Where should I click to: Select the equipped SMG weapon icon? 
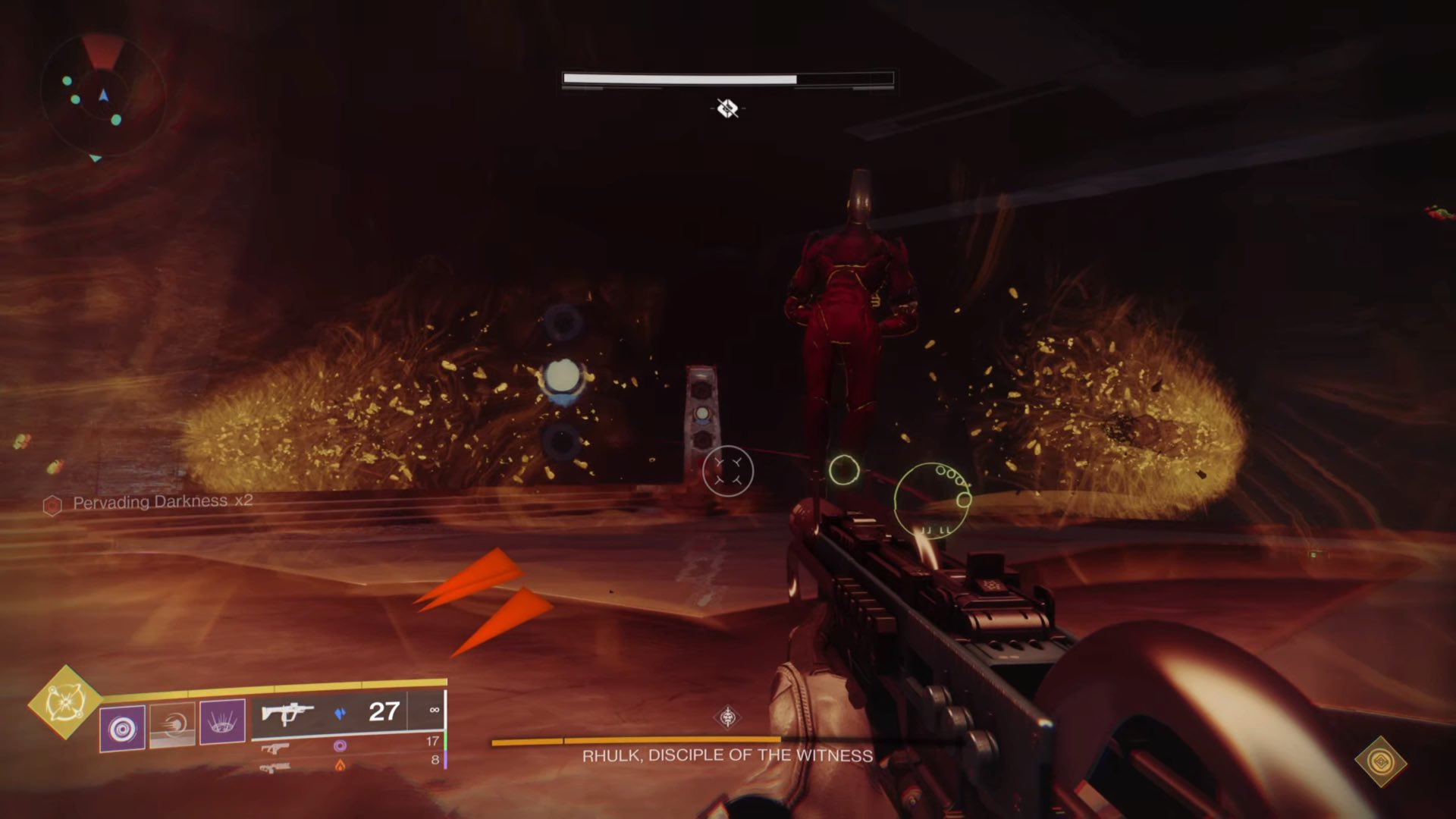pyautogui.click(x=290, y=711)
